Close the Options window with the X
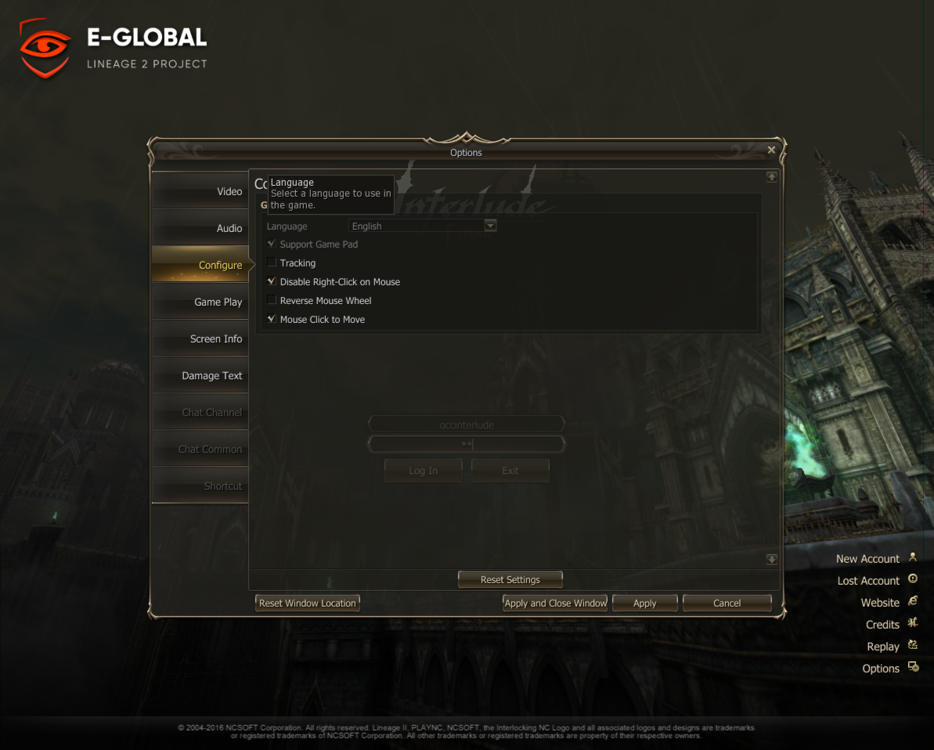 click(x=771, y=150)
